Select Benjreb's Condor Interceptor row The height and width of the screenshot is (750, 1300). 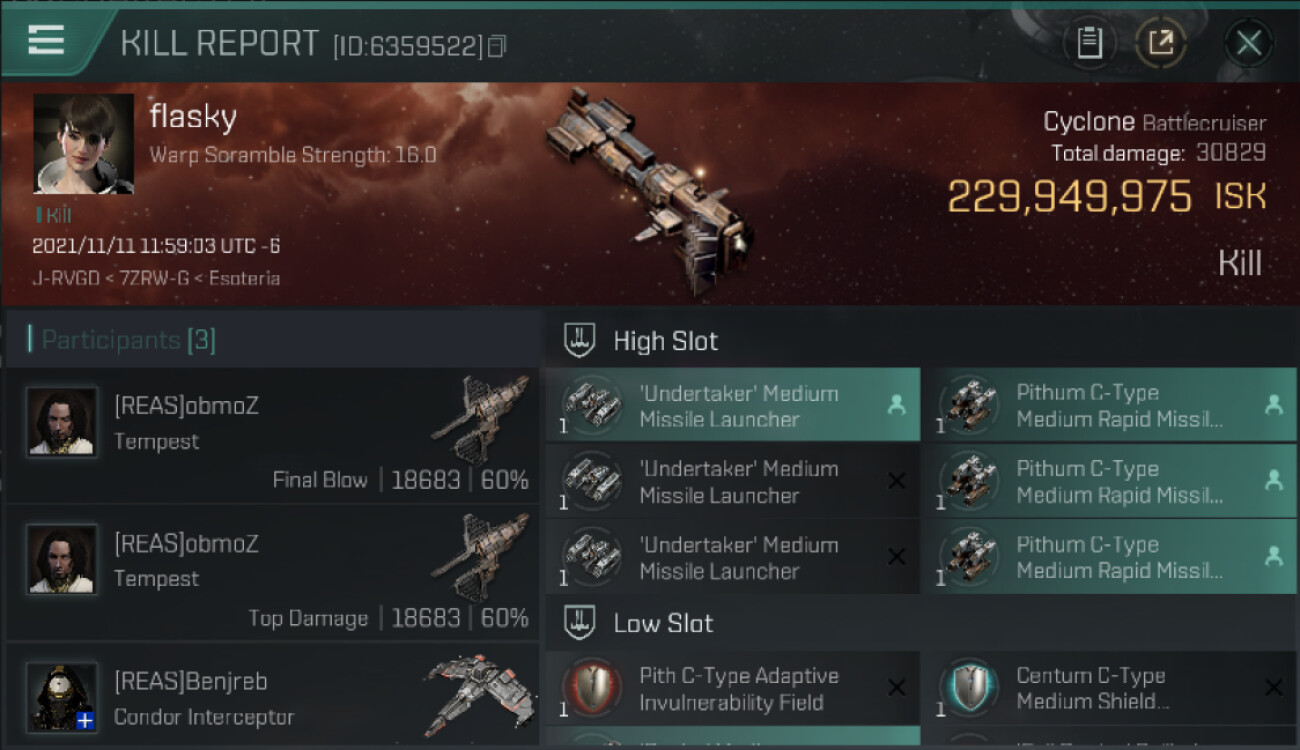click(x=272, y=698)
